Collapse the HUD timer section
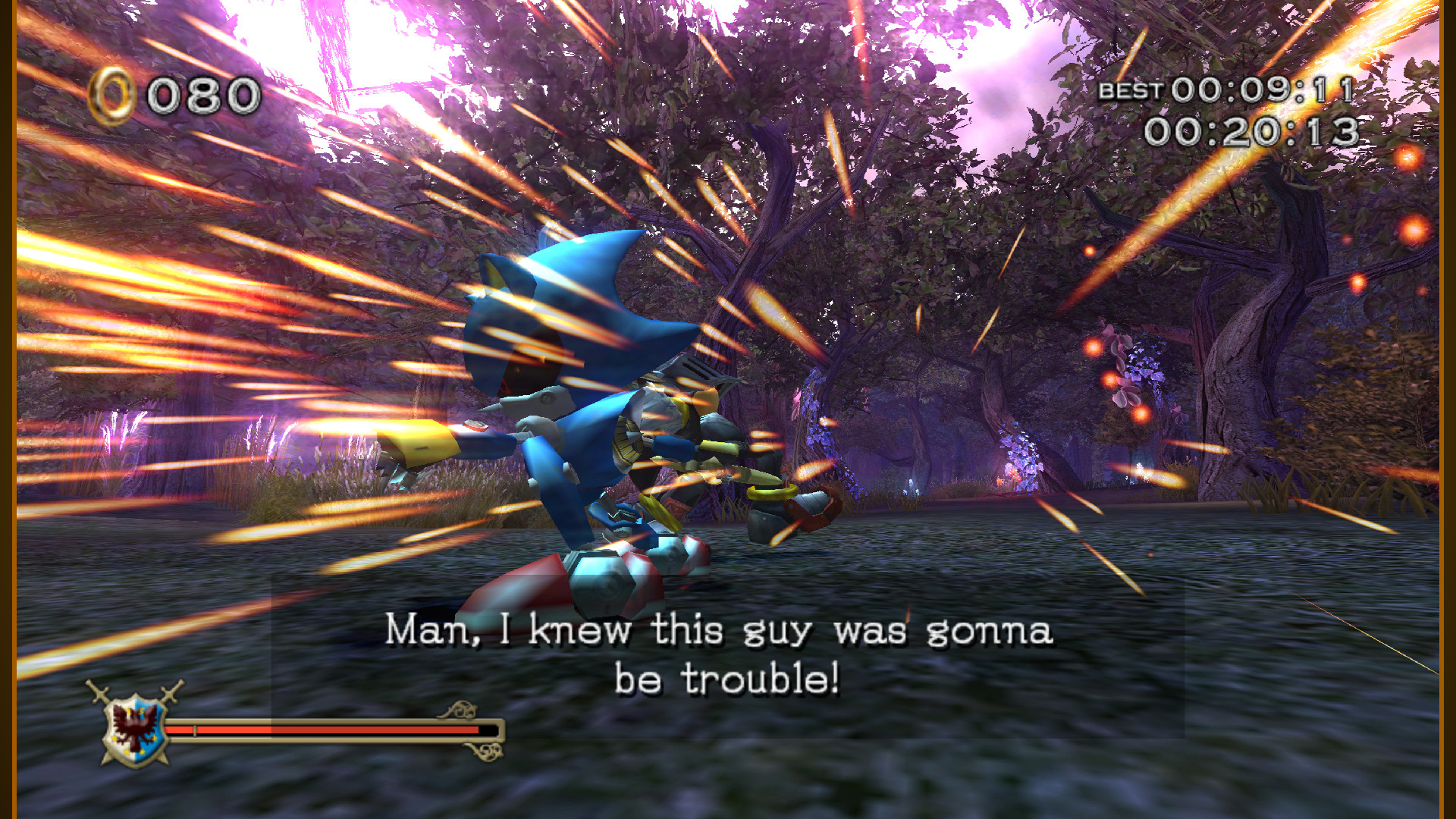Viewport: 1456px width, 819px height. 1228,110
